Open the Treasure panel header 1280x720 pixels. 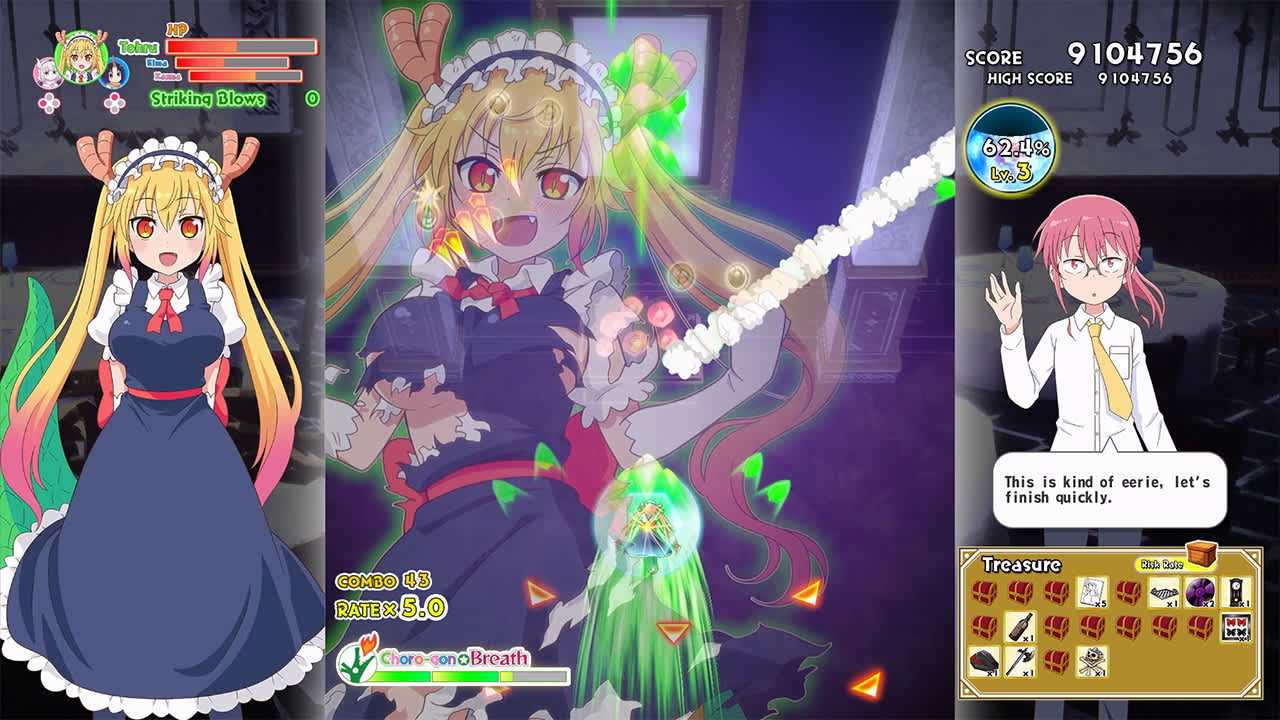(x=1022, y=563)
